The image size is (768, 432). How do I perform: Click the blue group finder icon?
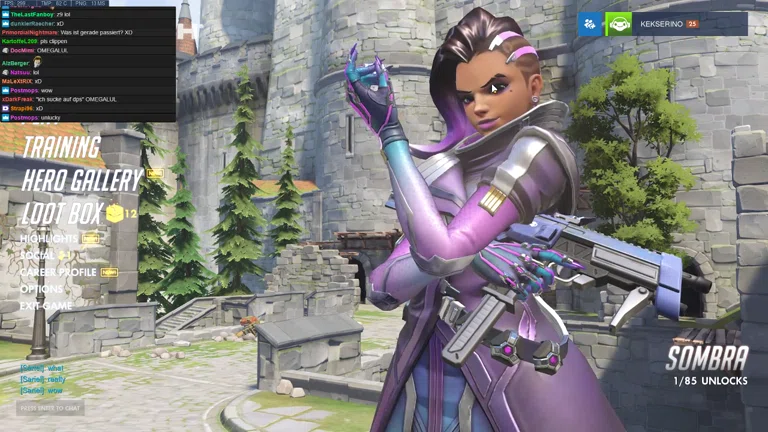pos(590,23)
